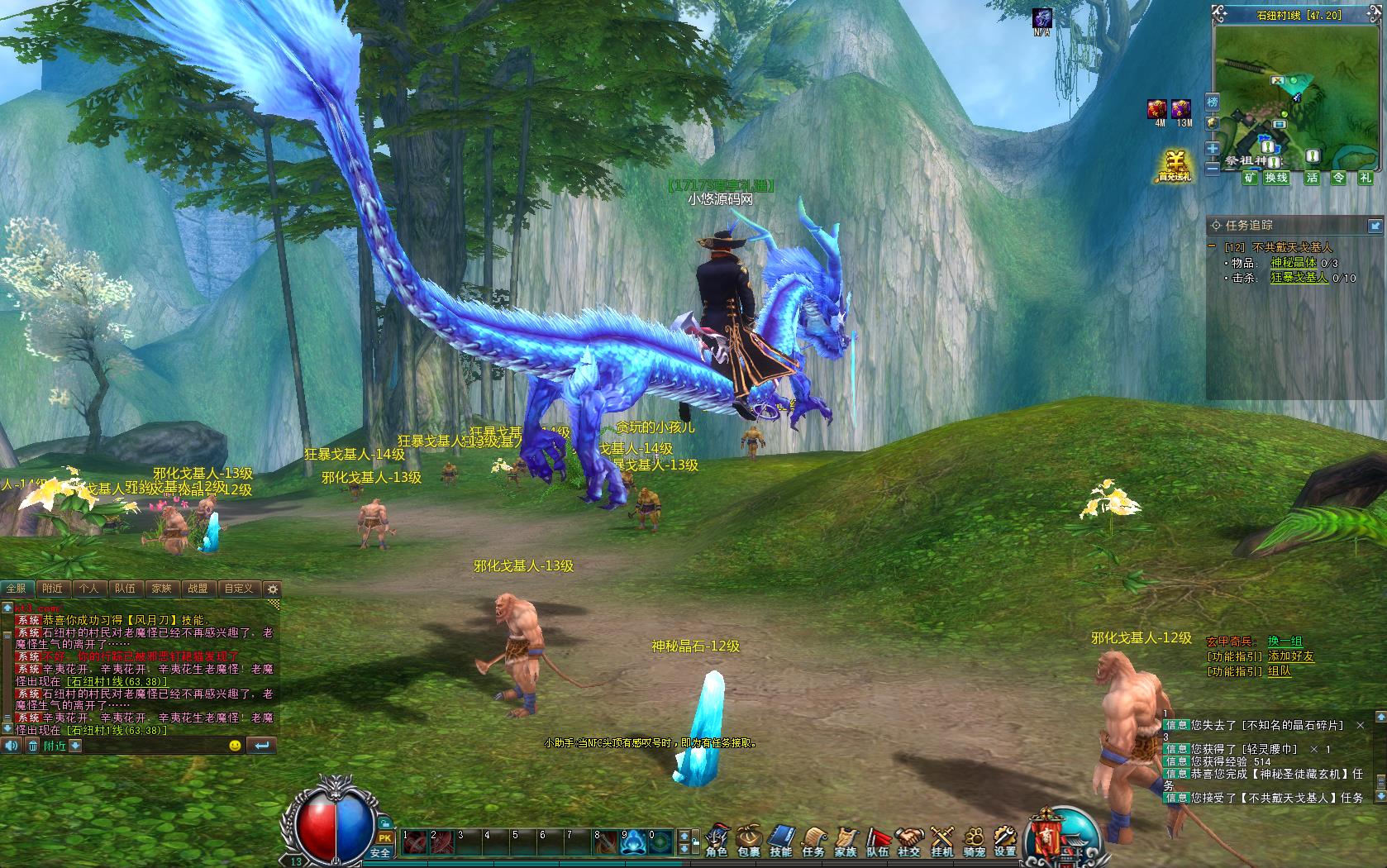This screenshot has height=868, width=1387.
Task: Open the 榜 ranking button
Action: 1213,103
